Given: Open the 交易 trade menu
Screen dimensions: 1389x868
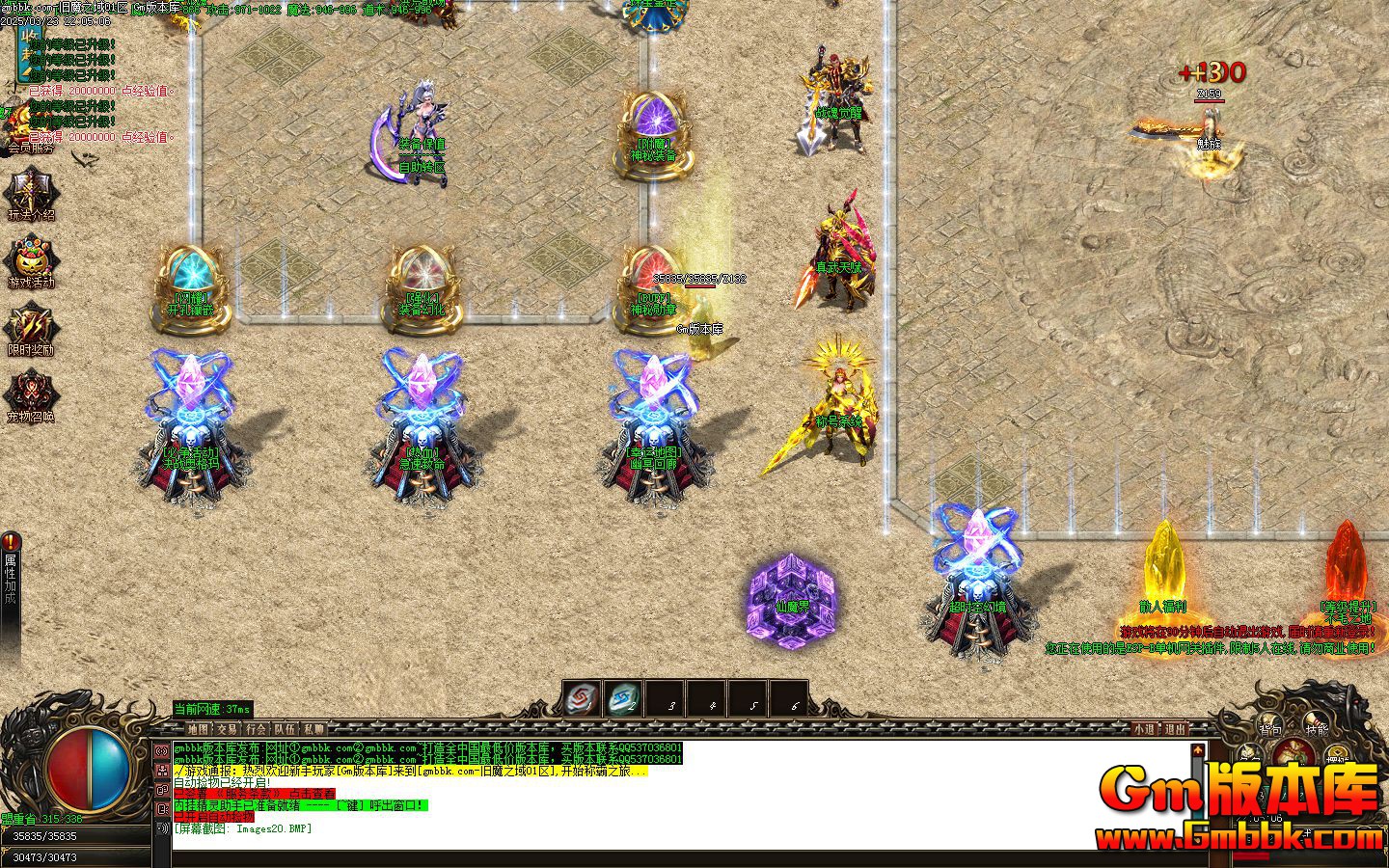Looking at the screenshot, I should point(229,729).
